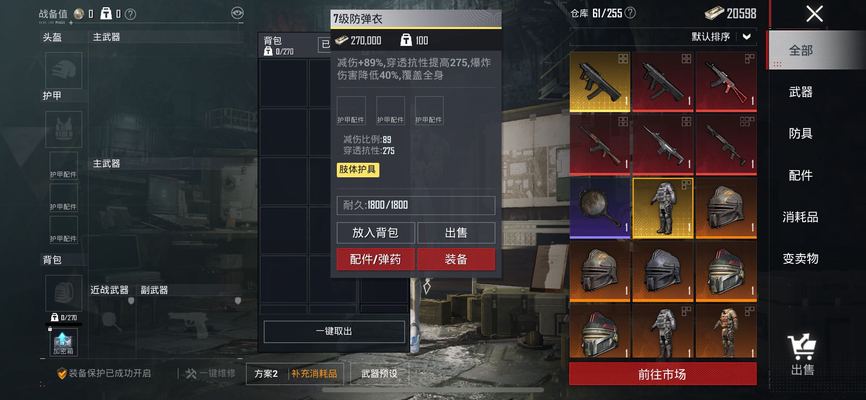
Task: Click the 一键维修 repair-all button
Action: coord(210,374)
